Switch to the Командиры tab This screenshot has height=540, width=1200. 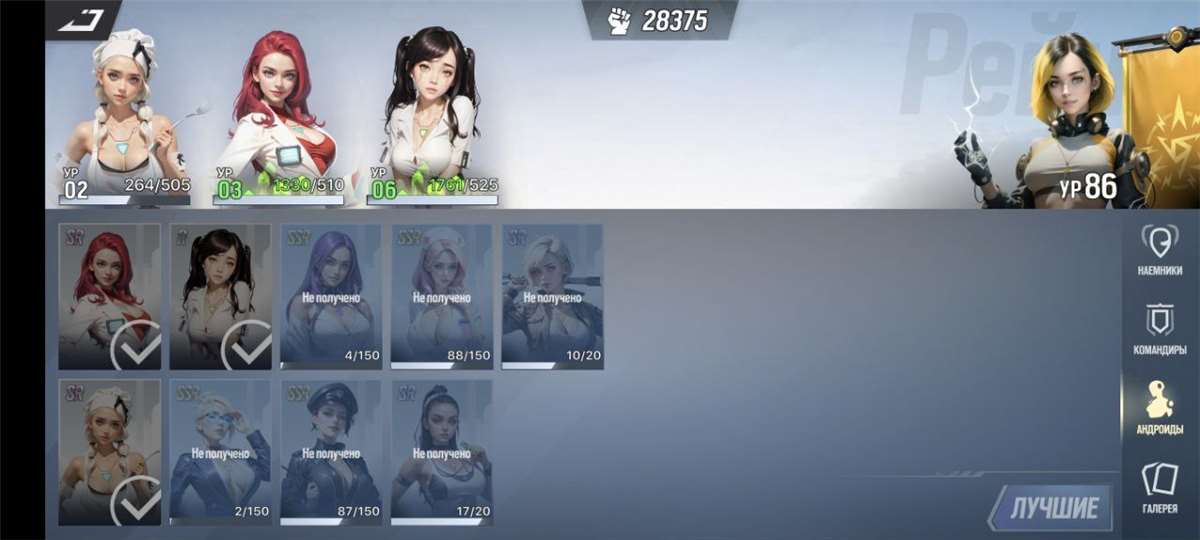(1160, 330)
